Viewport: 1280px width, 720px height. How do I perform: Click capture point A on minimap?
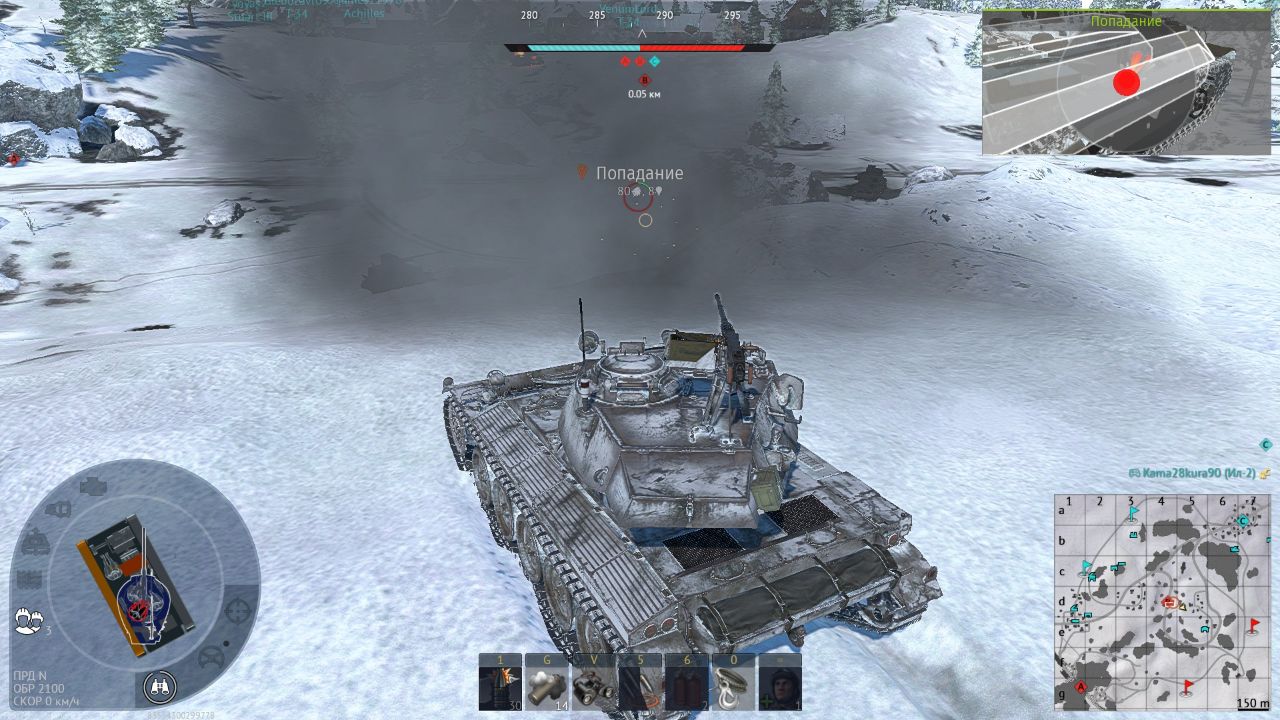pos(1080,687)
